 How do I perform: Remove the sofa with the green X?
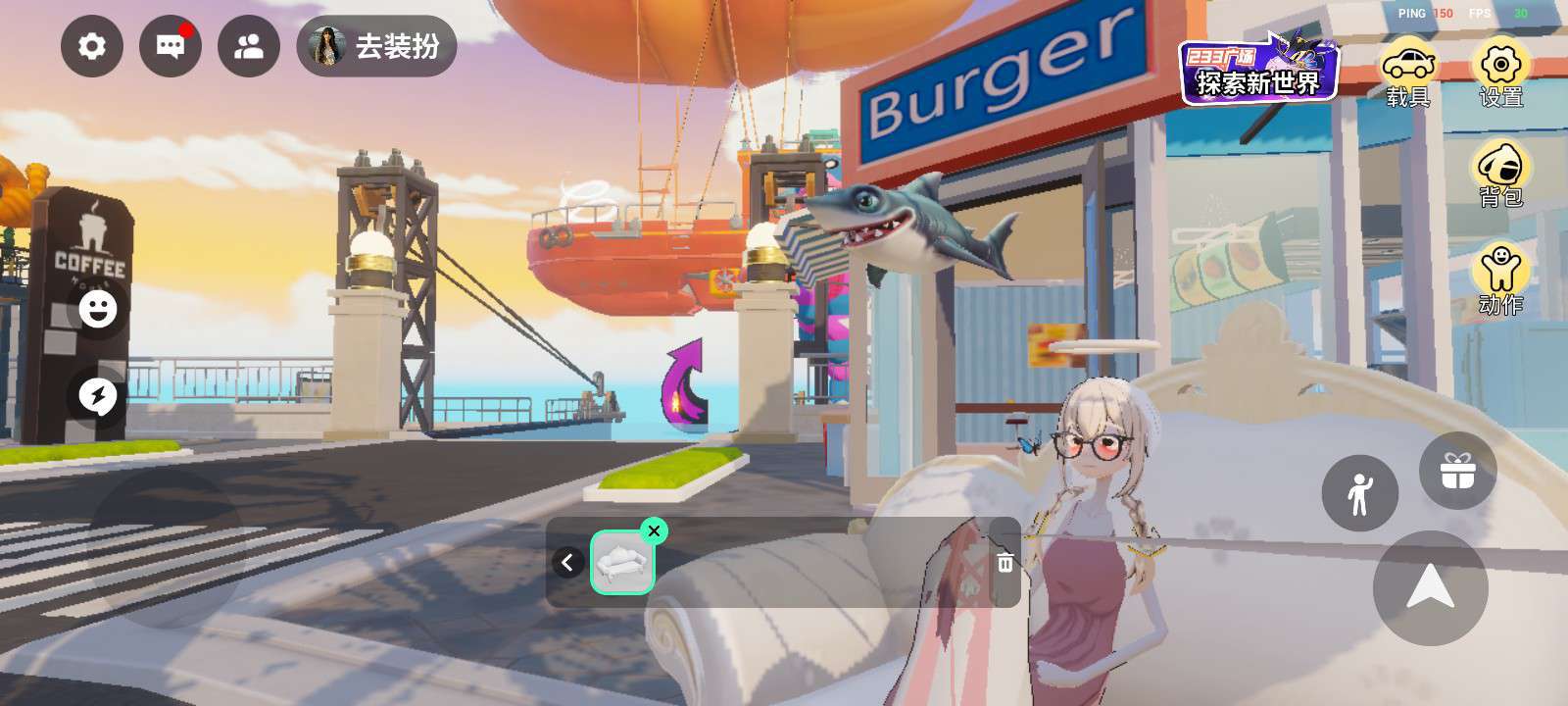[x=654, y=530]
